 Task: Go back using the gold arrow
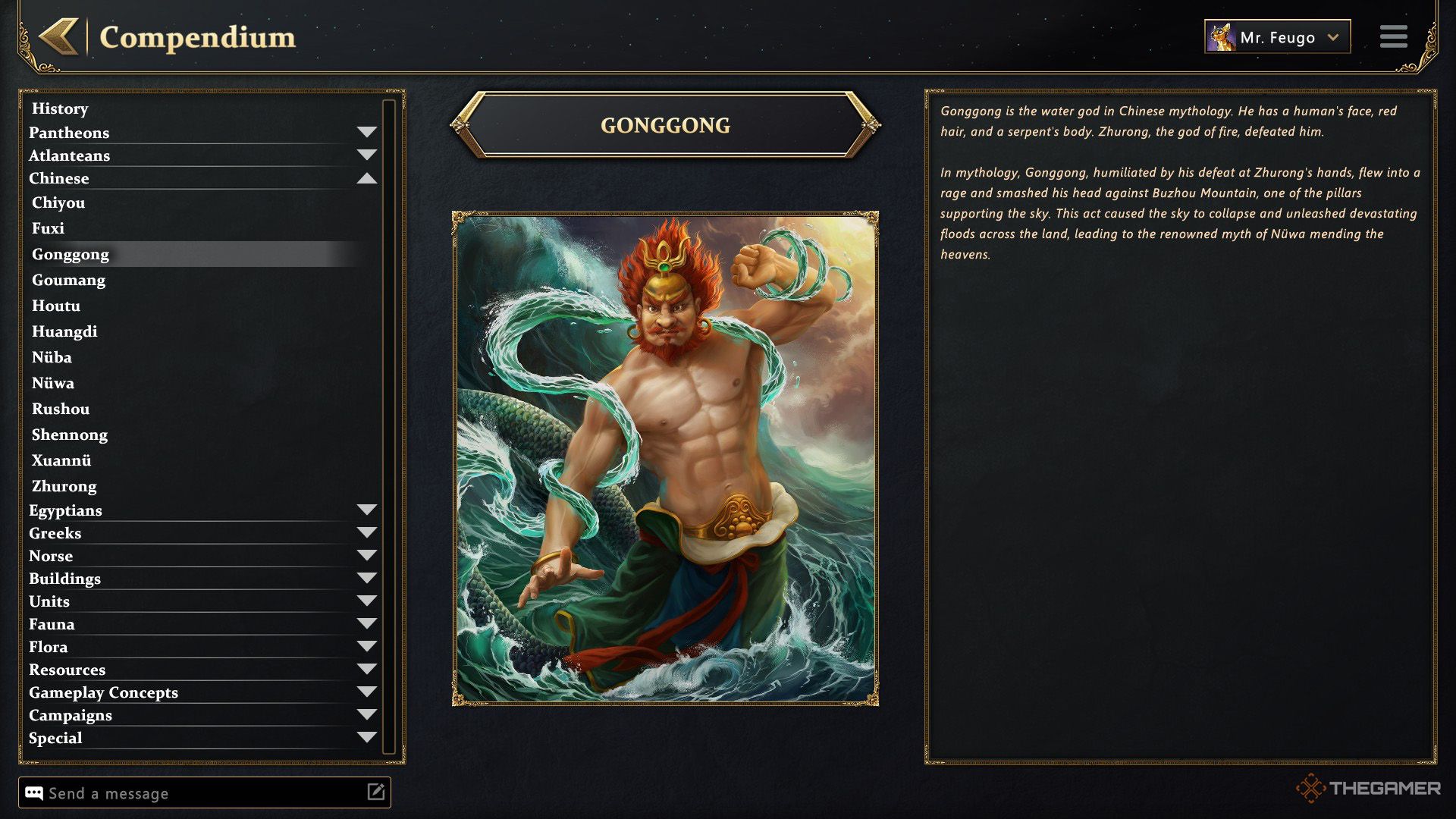pyautogui.click(x=59, y=36)
